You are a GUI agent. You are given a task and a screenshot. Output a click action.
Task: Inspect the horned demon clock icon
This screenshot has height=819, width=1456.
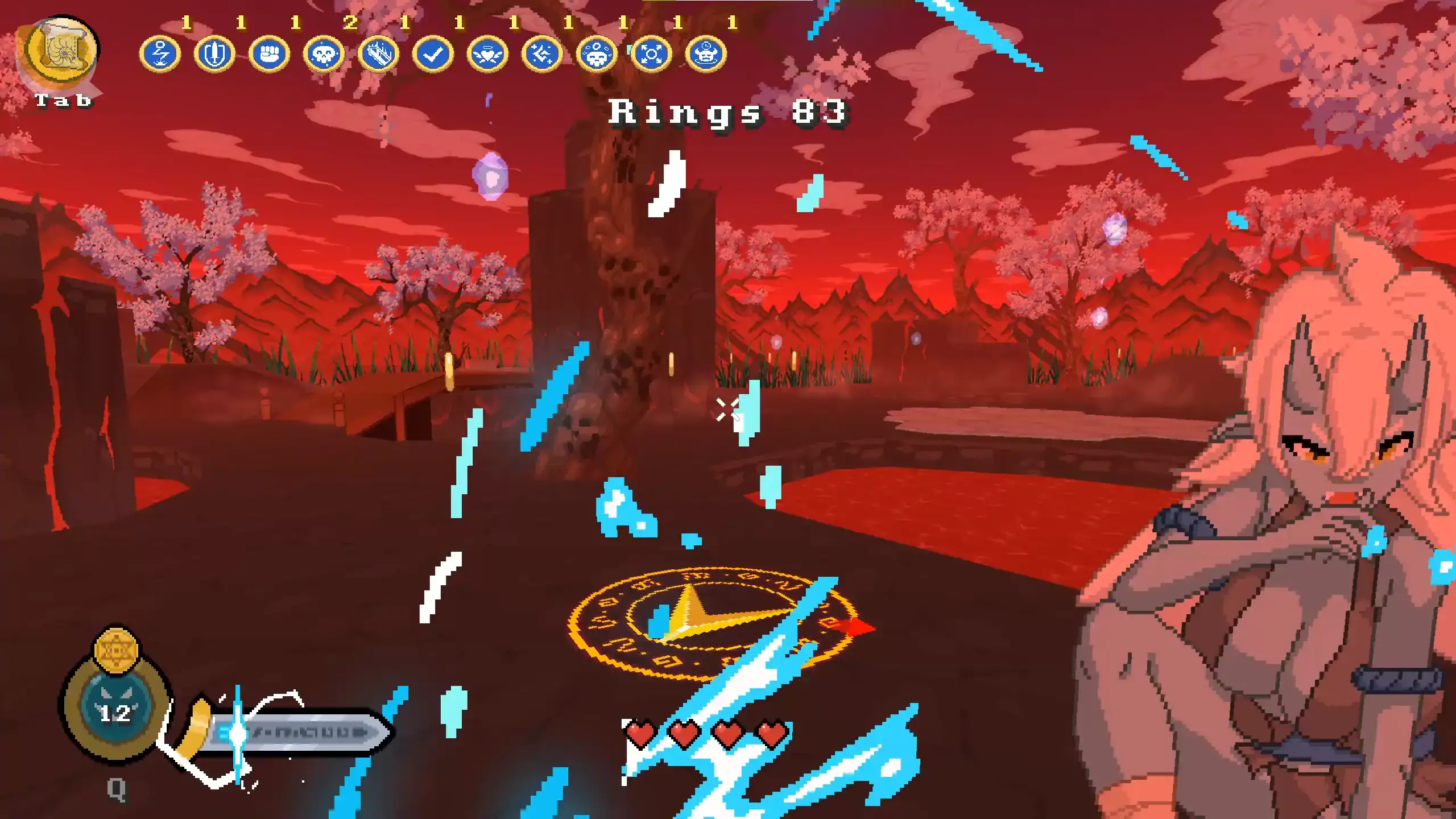coord(706,55)
